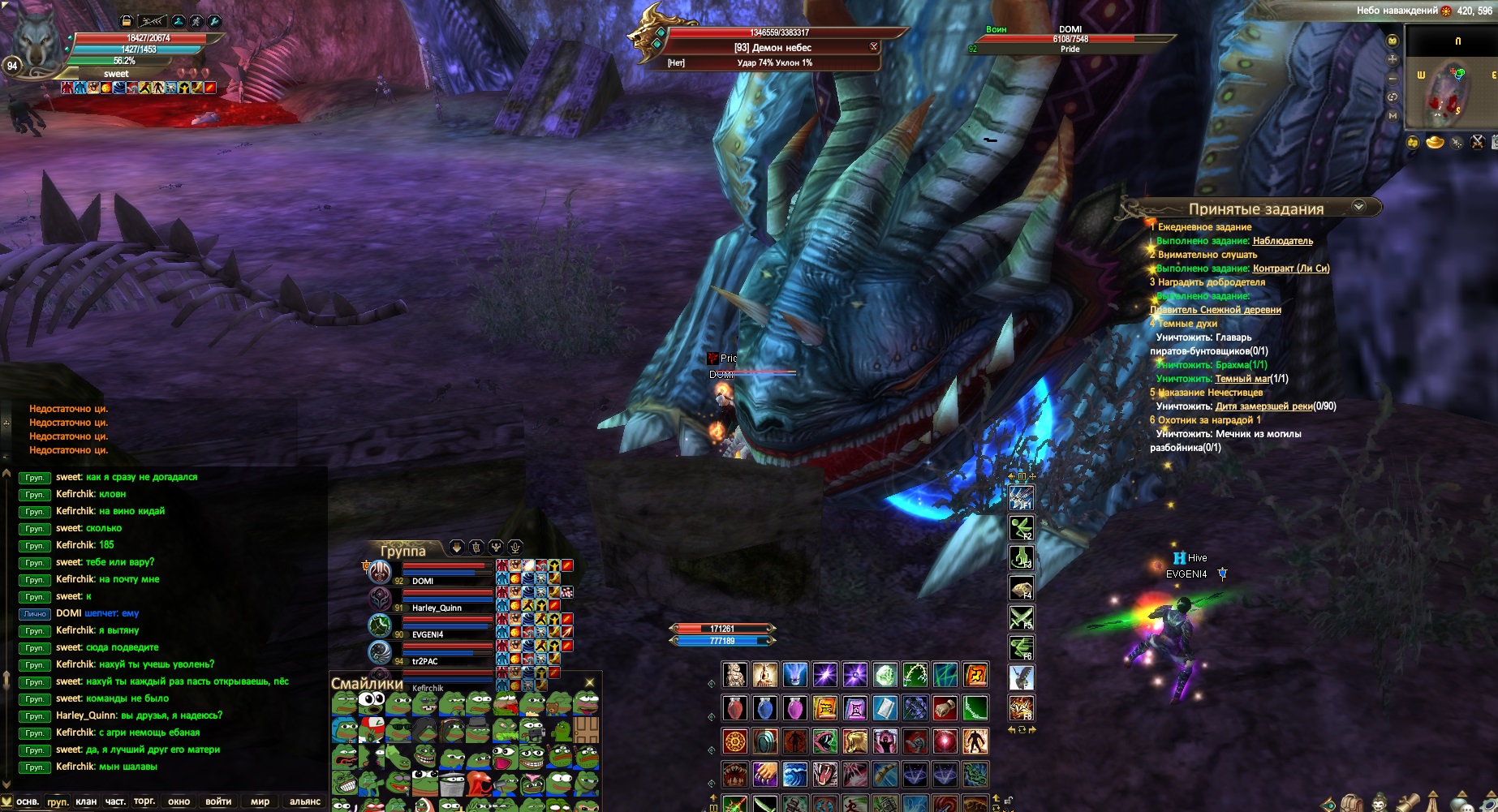Select the торг. chat tab
1498x812 pixels.
144,801
